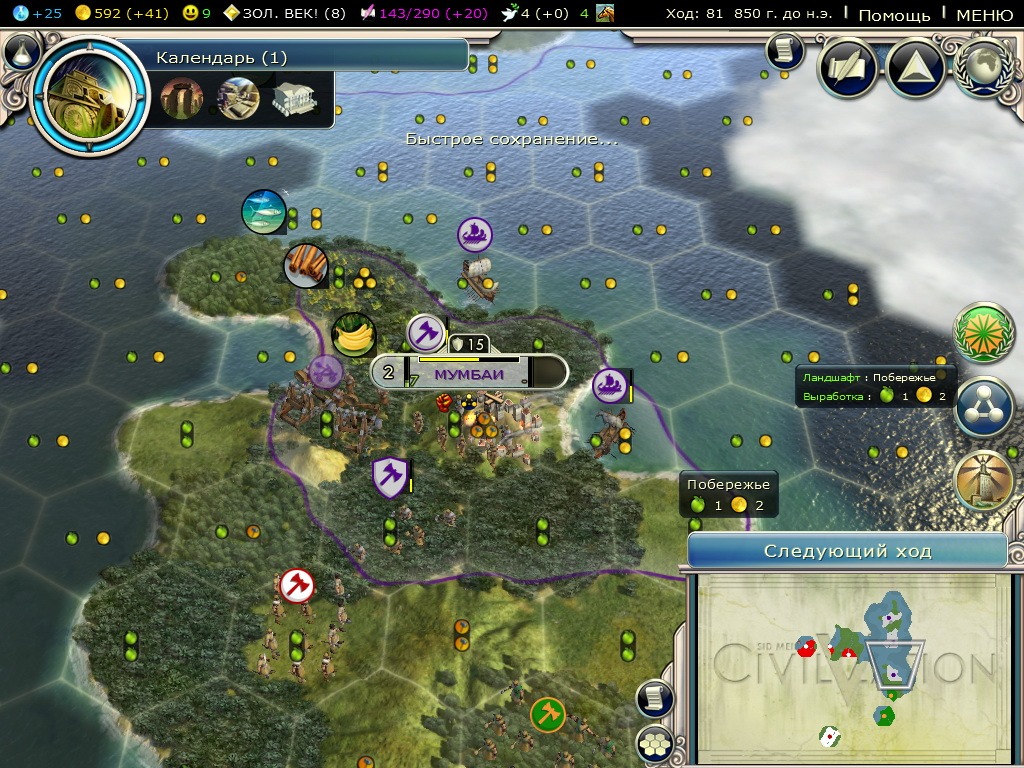Click the scroll button beside the minimap
Image resolution: width=1024 pixels, height=768 pixels.
pyautogui.click(x=655, y=699)
